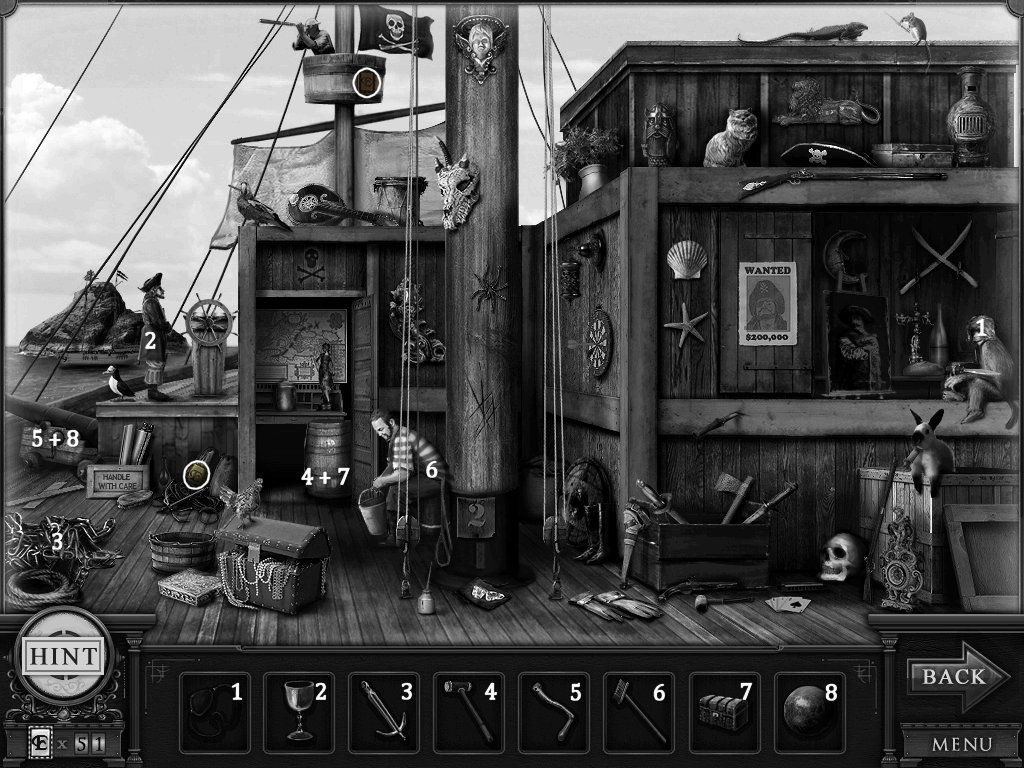Select the eyeglasses in inventory slot 1
The image size is (1024, 768).
click(209, 712)
